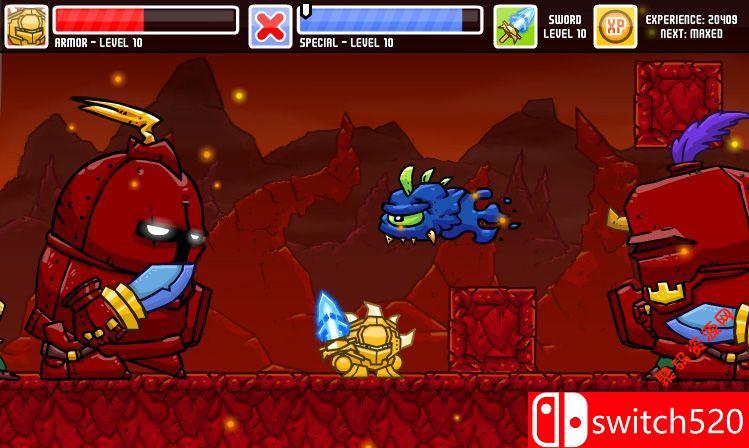749x448 pixels.
Task: Choose the sword level icon
Action: point(515,26)
